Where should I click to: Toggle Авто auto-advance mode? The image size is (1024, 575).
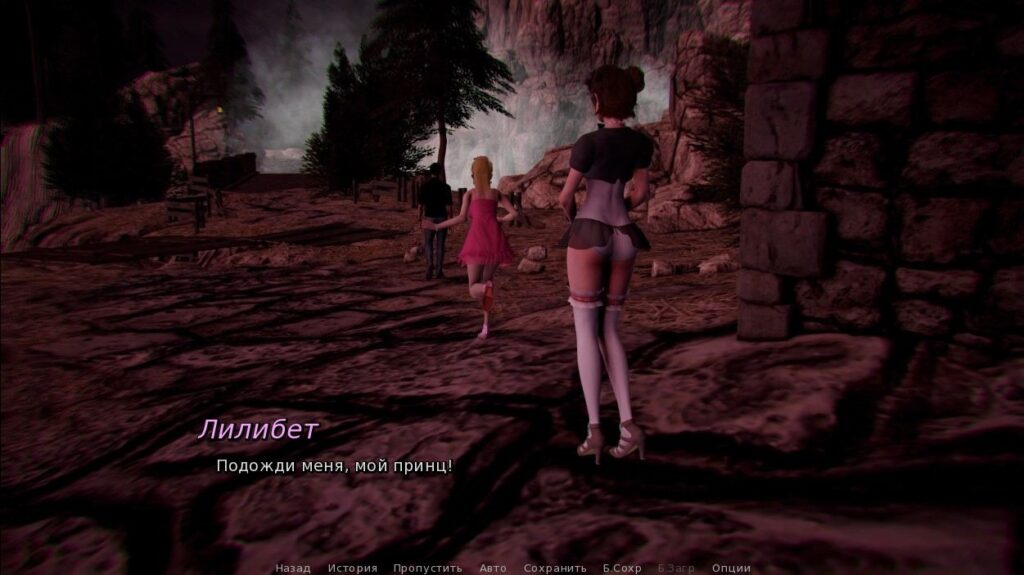point(493,568)
